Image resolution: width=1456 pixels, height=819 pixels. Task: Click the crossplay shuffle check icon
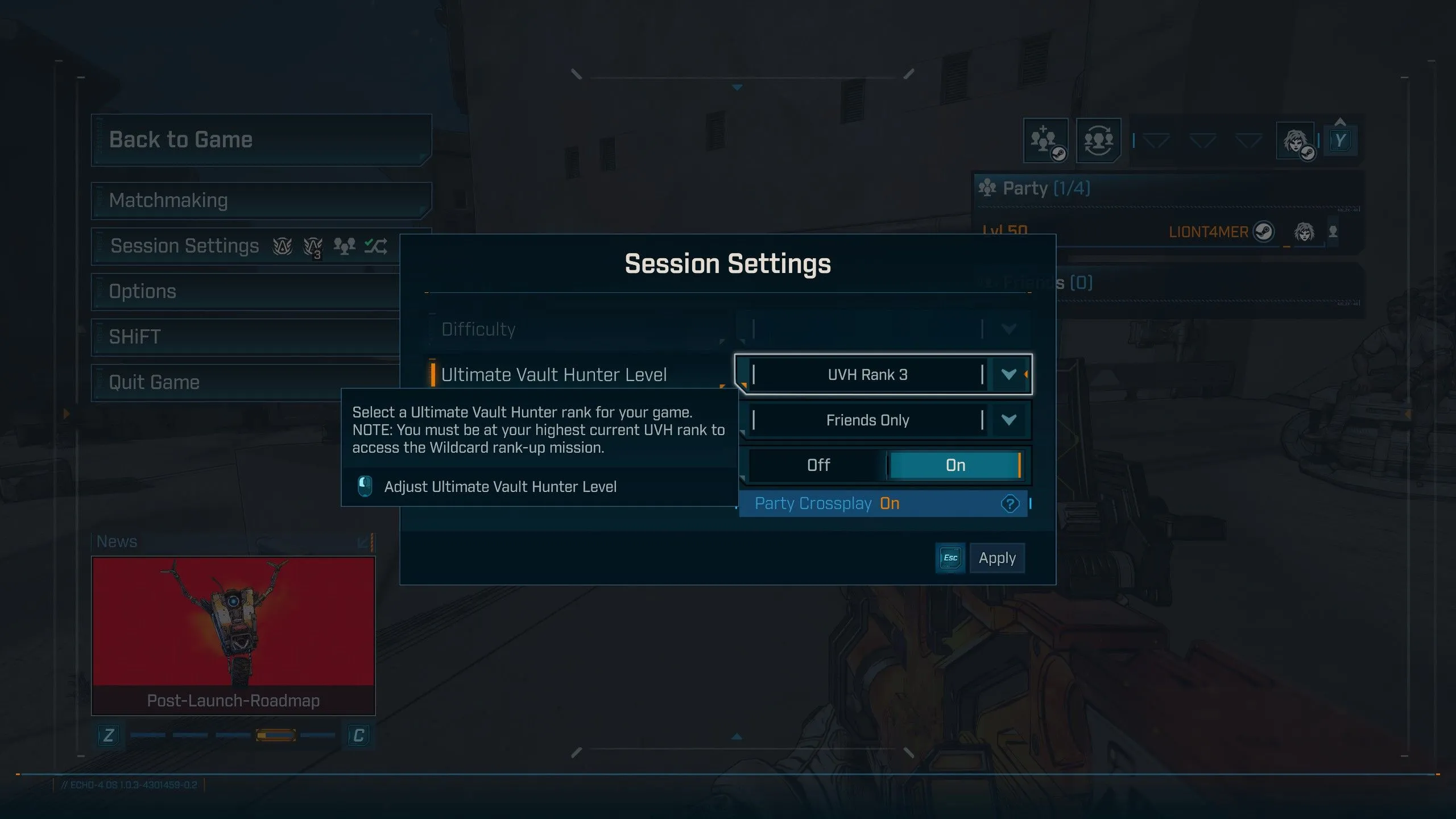coord(375,245)
